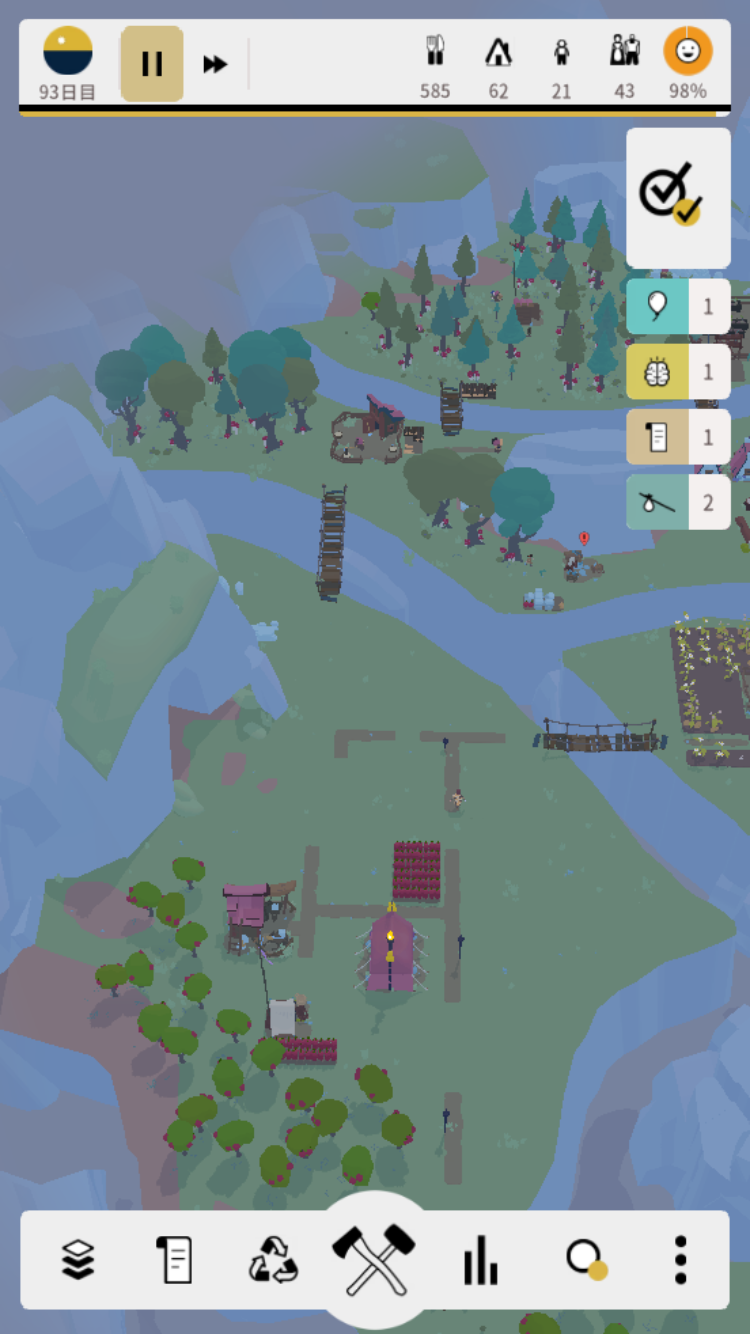The image size is (750, 1334).
Task: Show the bar chart statistics
Action: [480, 1259]
